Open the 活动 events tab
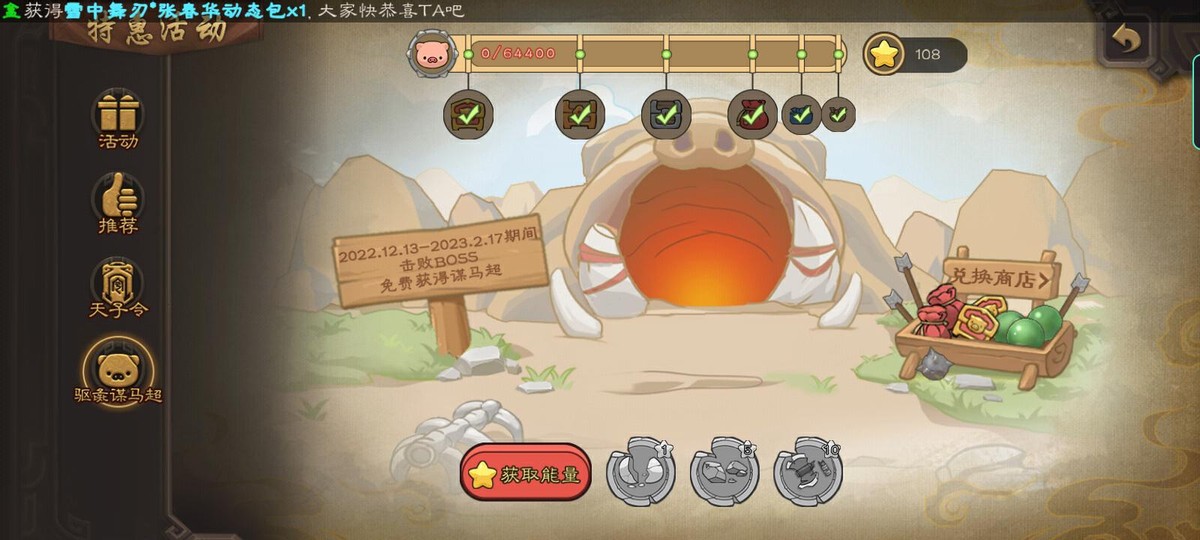Screen dimensions: 1200x540 pyautogui.click(x=118, y=118)
